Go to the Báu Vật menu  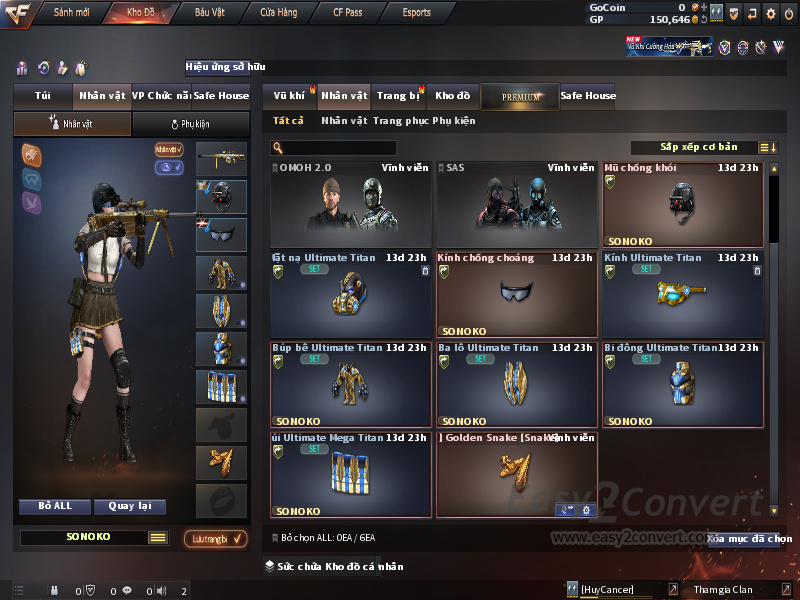click(209, 13)
